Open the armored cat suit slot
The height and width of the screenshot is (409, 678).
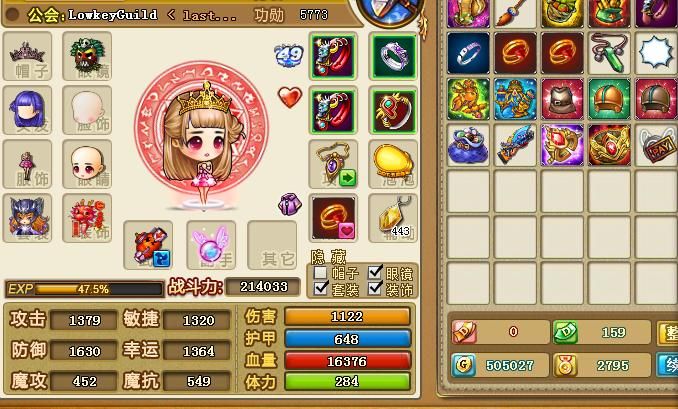pyautogui.click(x=28, y=218)
